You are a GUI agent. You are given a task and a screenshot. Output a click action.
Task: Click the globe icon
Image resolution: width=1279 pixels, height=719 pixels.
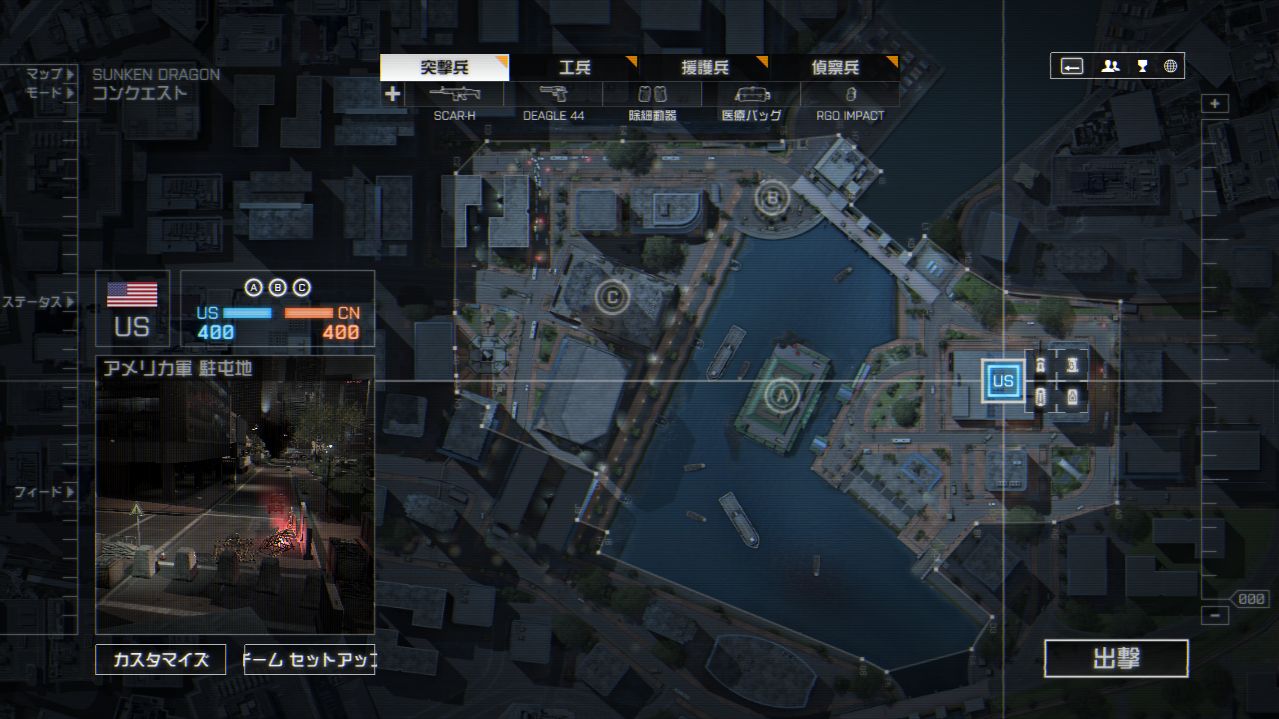[x=1170, y=66]
